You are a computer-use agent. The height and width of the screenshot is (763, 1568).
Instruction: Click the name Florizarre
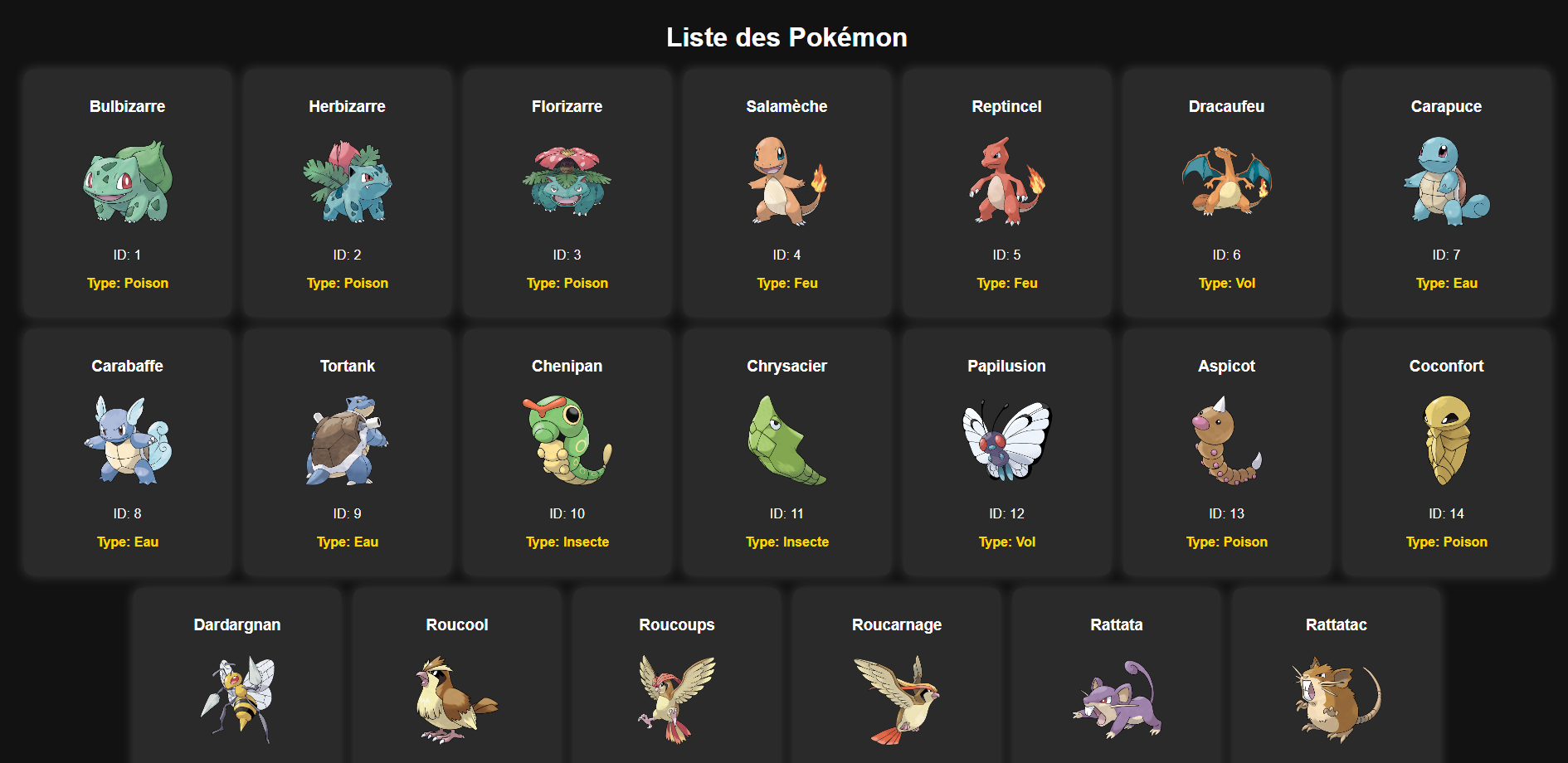(x=567, y=106)
